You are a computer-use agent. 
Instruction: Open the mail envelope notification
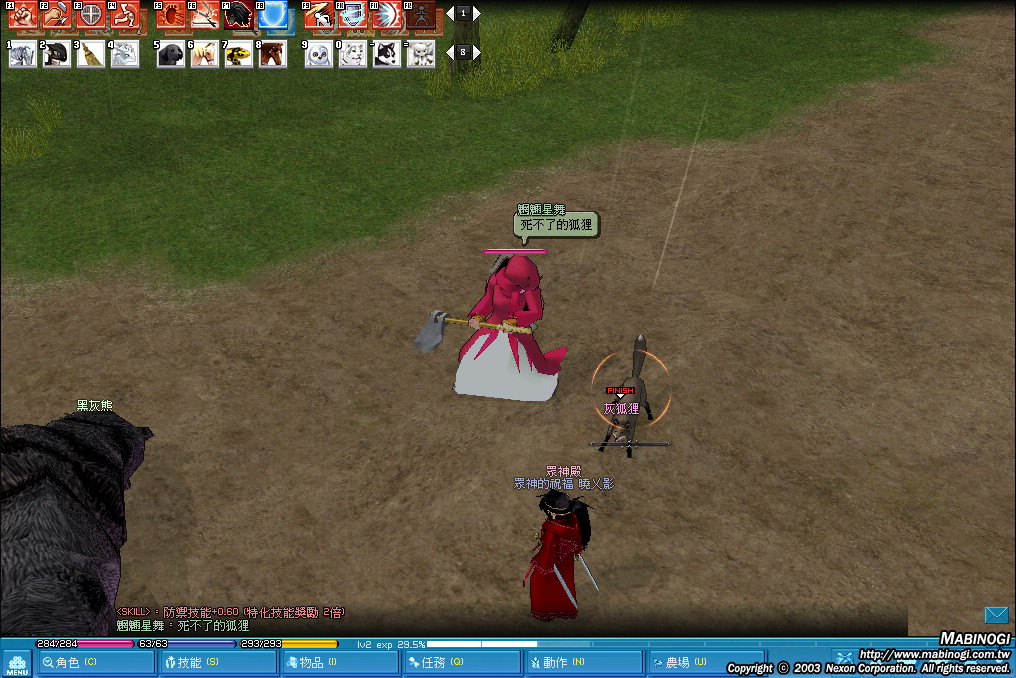[x=996, y=614]
